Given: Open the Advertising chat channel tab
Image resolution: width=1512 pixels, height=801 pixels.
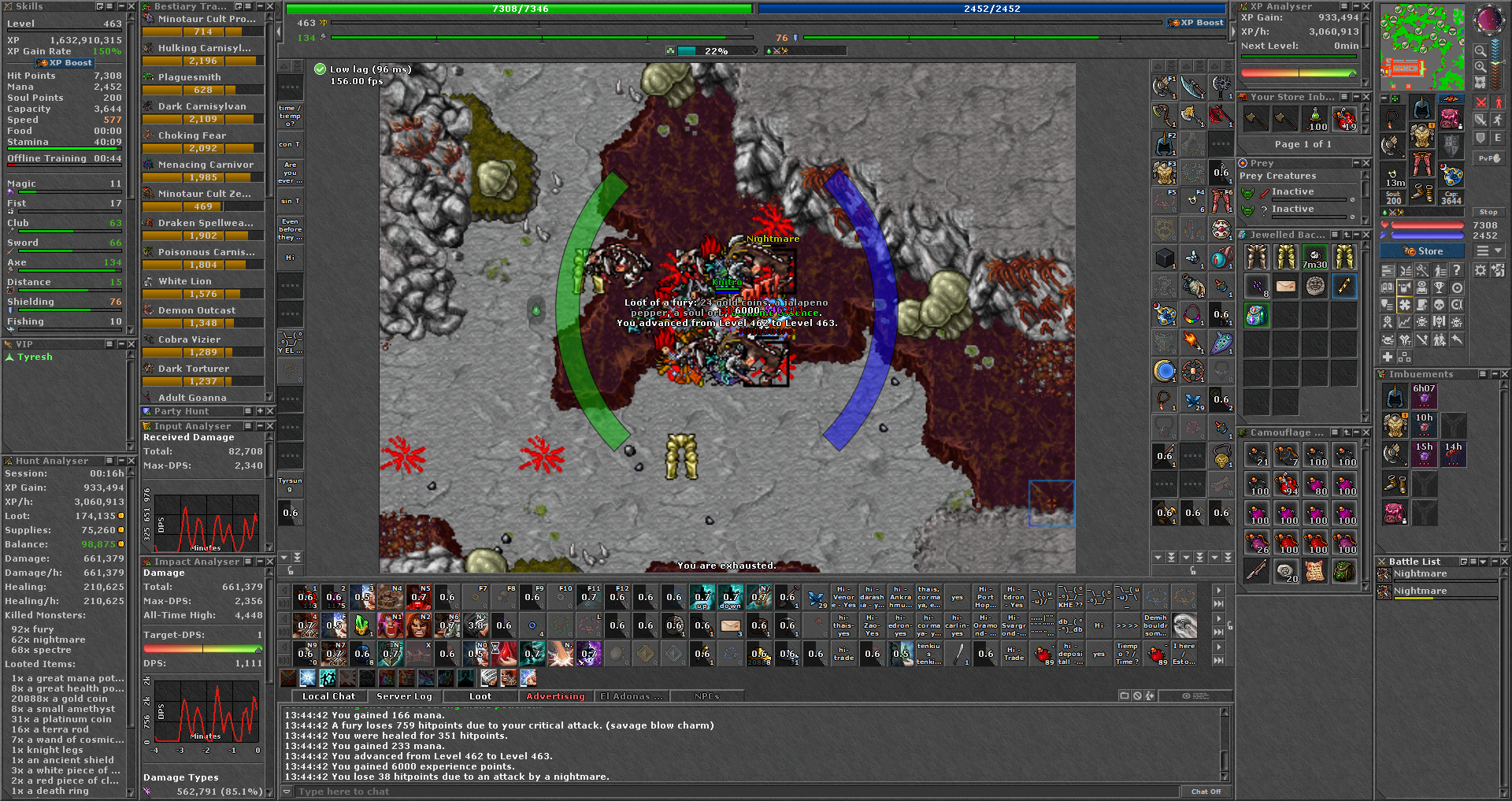Looking at the screenshot, I should tap(555, 696).
